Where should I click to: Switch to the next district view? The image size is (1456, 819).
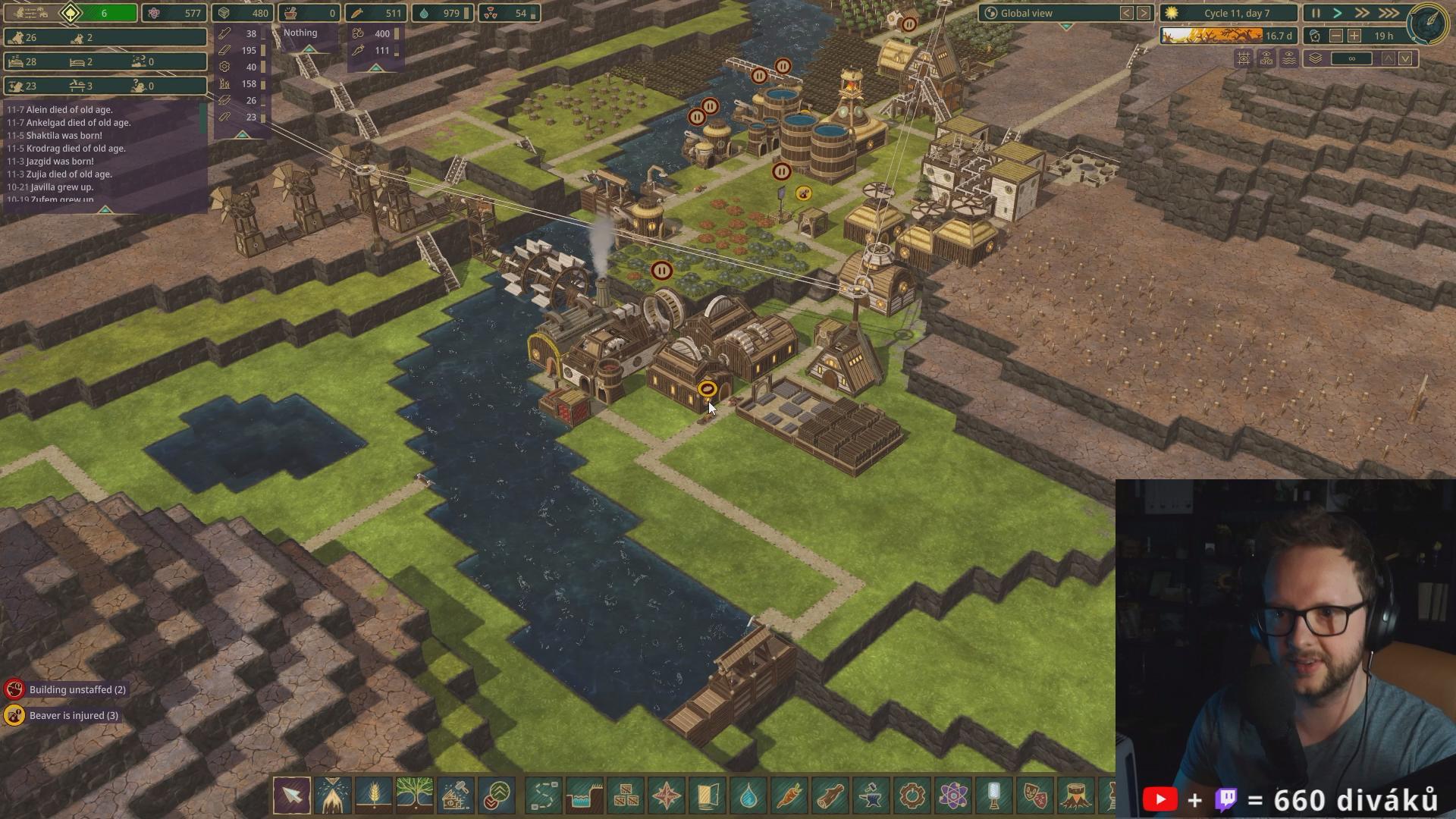(1144, 13)
